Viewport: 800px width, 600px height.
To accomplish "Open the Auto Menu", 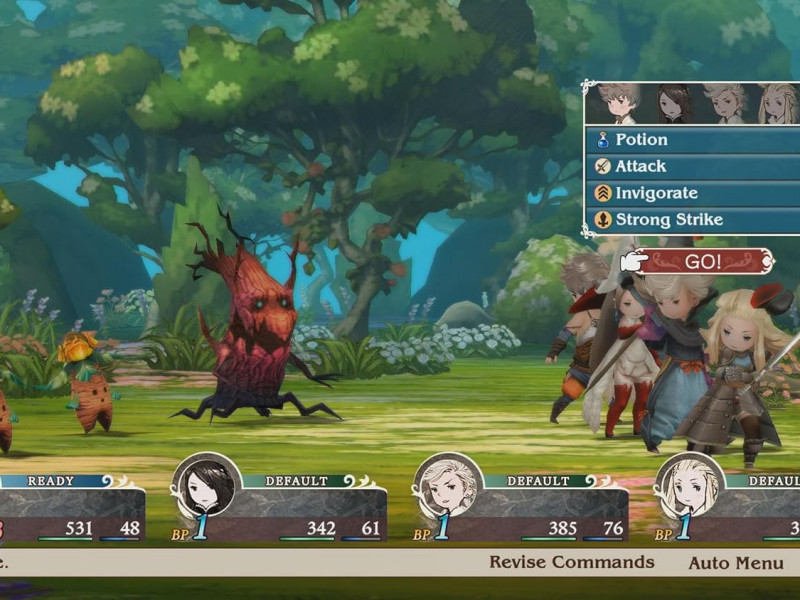I will pyautogui.click(x=735, y=563).
